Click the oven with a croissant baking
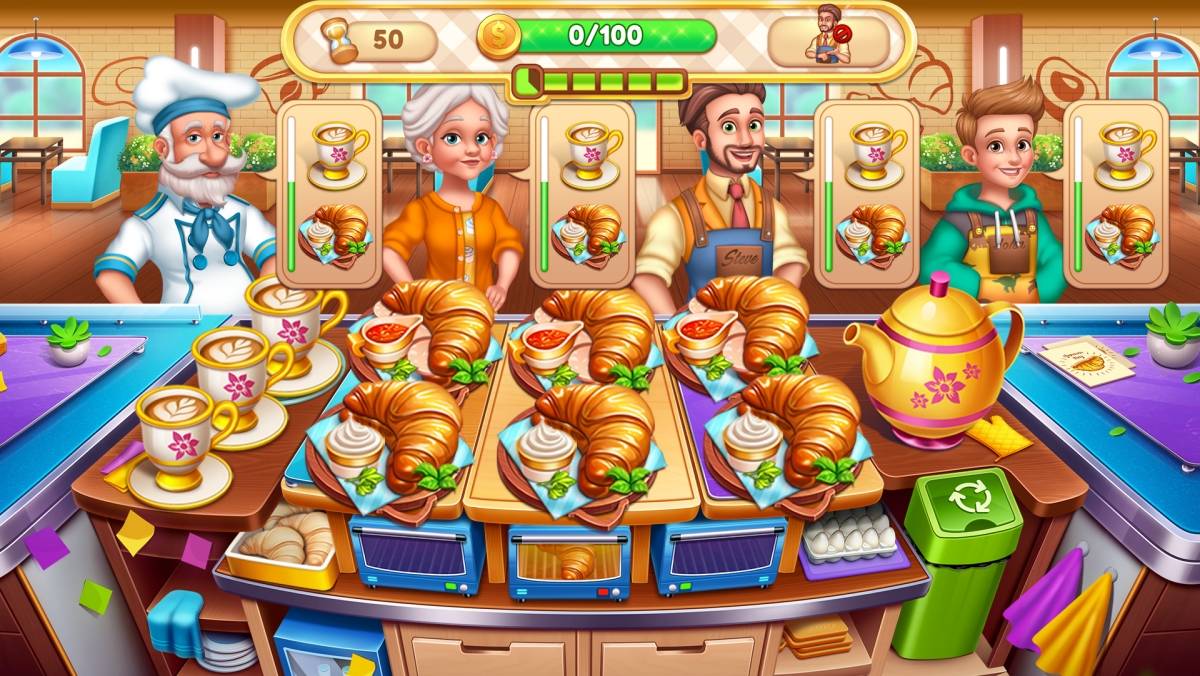 click(567, 559)
